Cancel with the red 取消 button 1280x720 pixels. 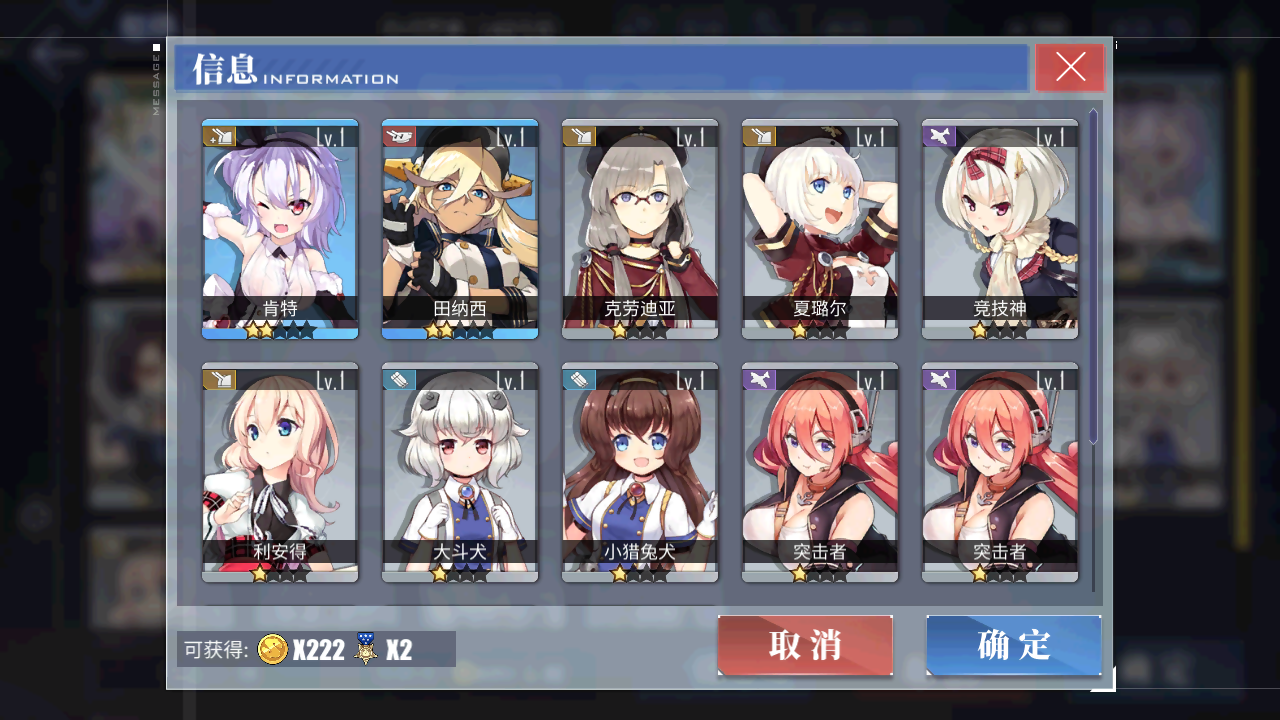tap(805, 645)
